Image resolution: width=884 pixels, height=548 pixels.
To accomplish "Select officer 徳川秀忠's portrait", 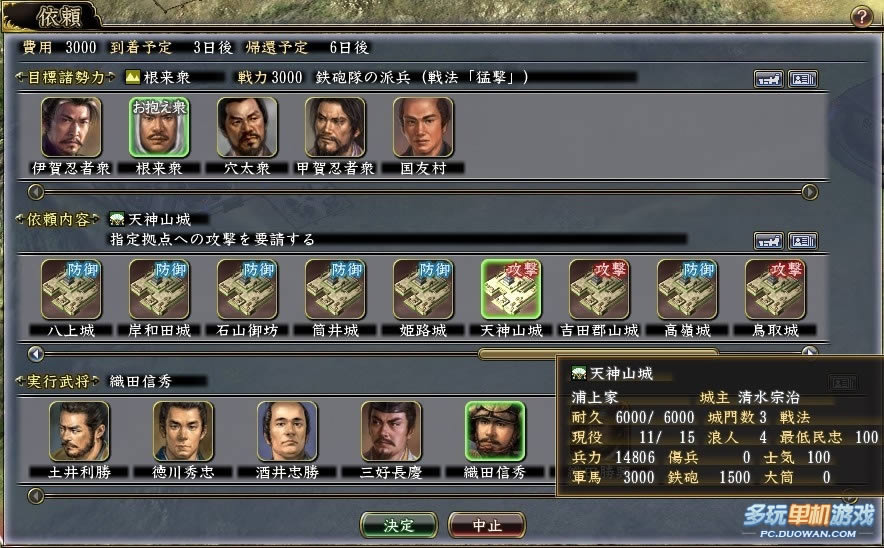I will point(183,431).
